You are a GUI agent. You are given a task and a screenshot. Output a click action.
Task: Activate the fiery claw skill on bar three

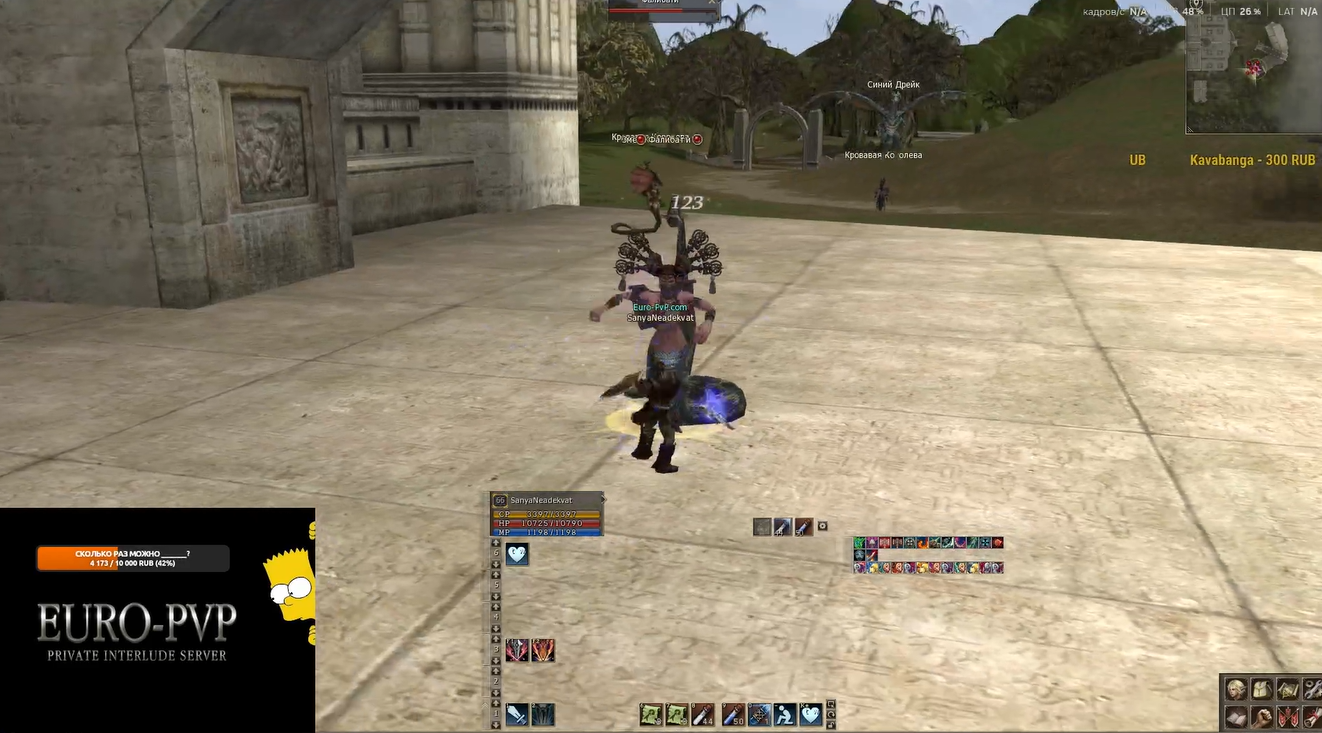click(x=543, y=651)
